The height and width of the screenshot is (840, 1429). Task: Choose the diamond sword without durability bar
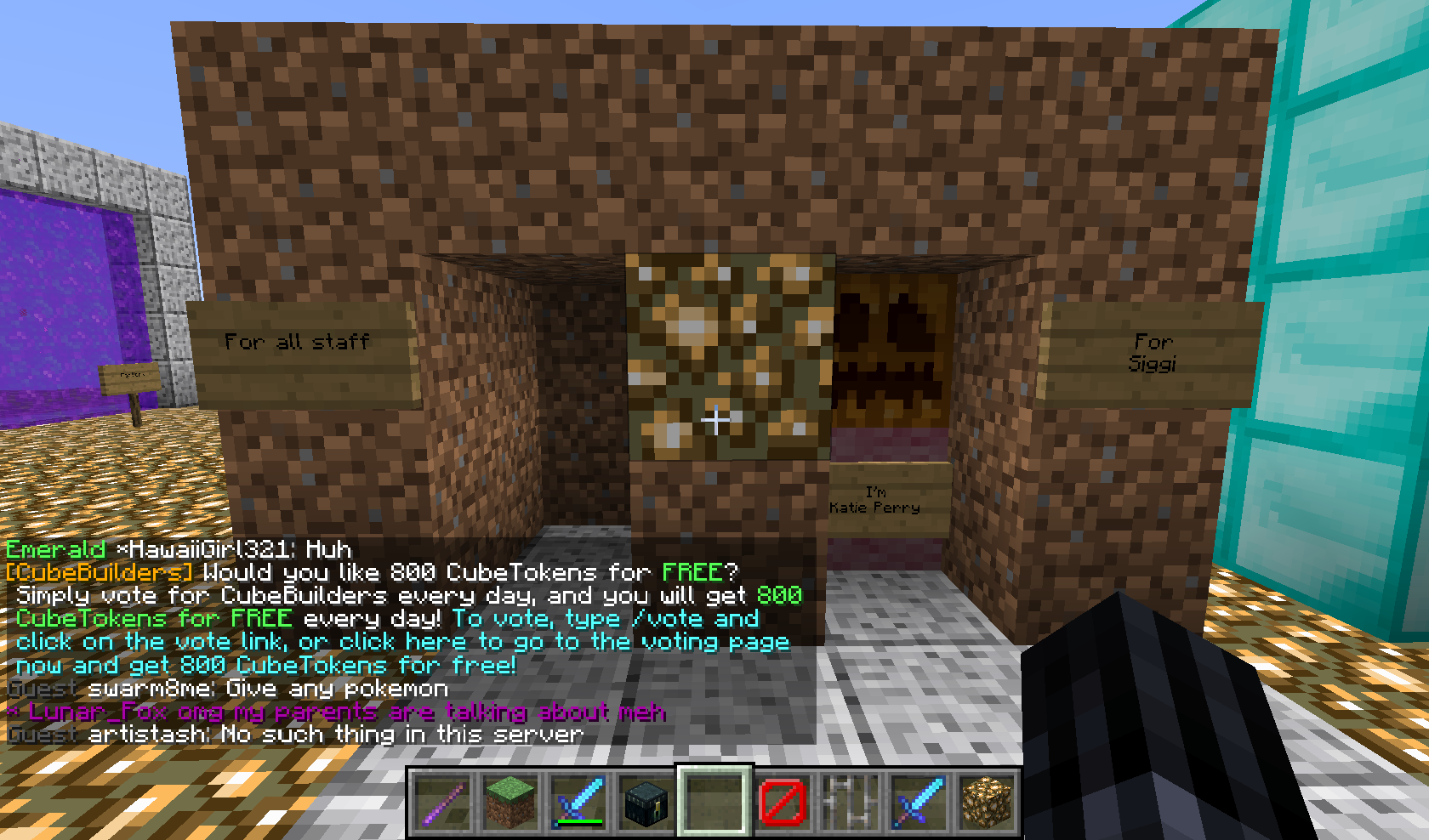(919, 802)
